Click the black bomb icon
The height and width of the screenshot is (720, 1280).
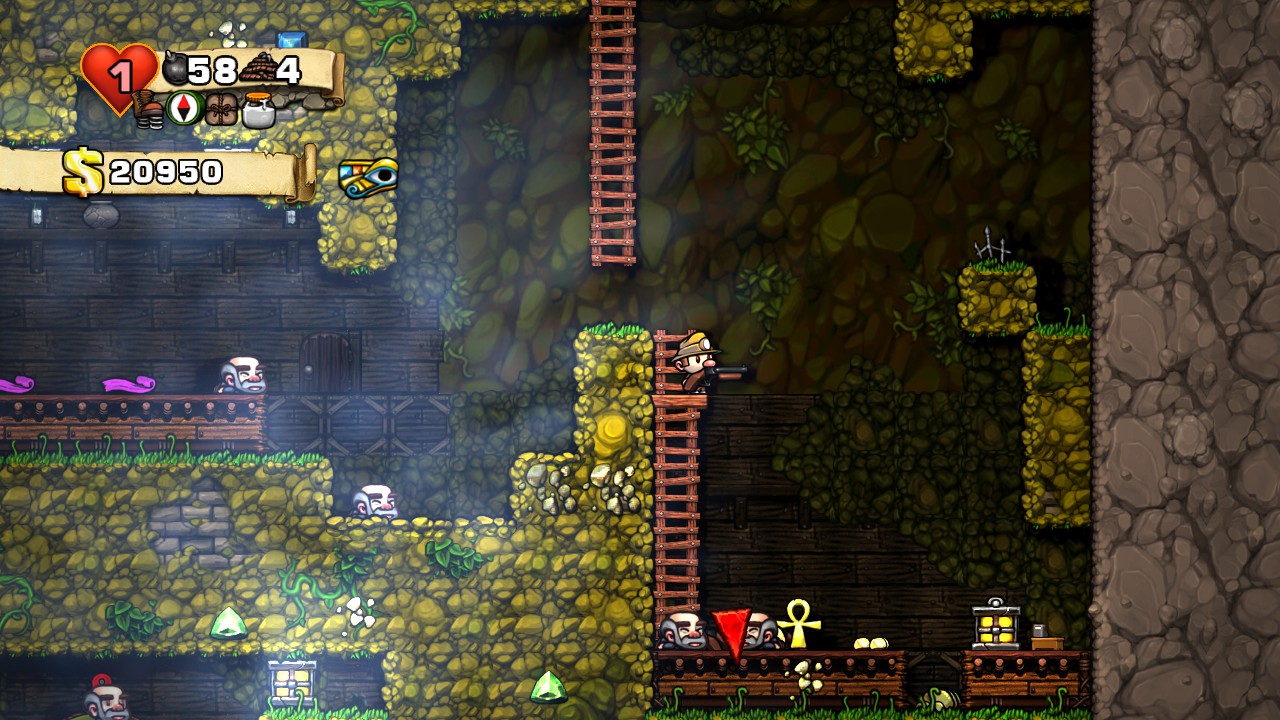click(x=175, y=69)
